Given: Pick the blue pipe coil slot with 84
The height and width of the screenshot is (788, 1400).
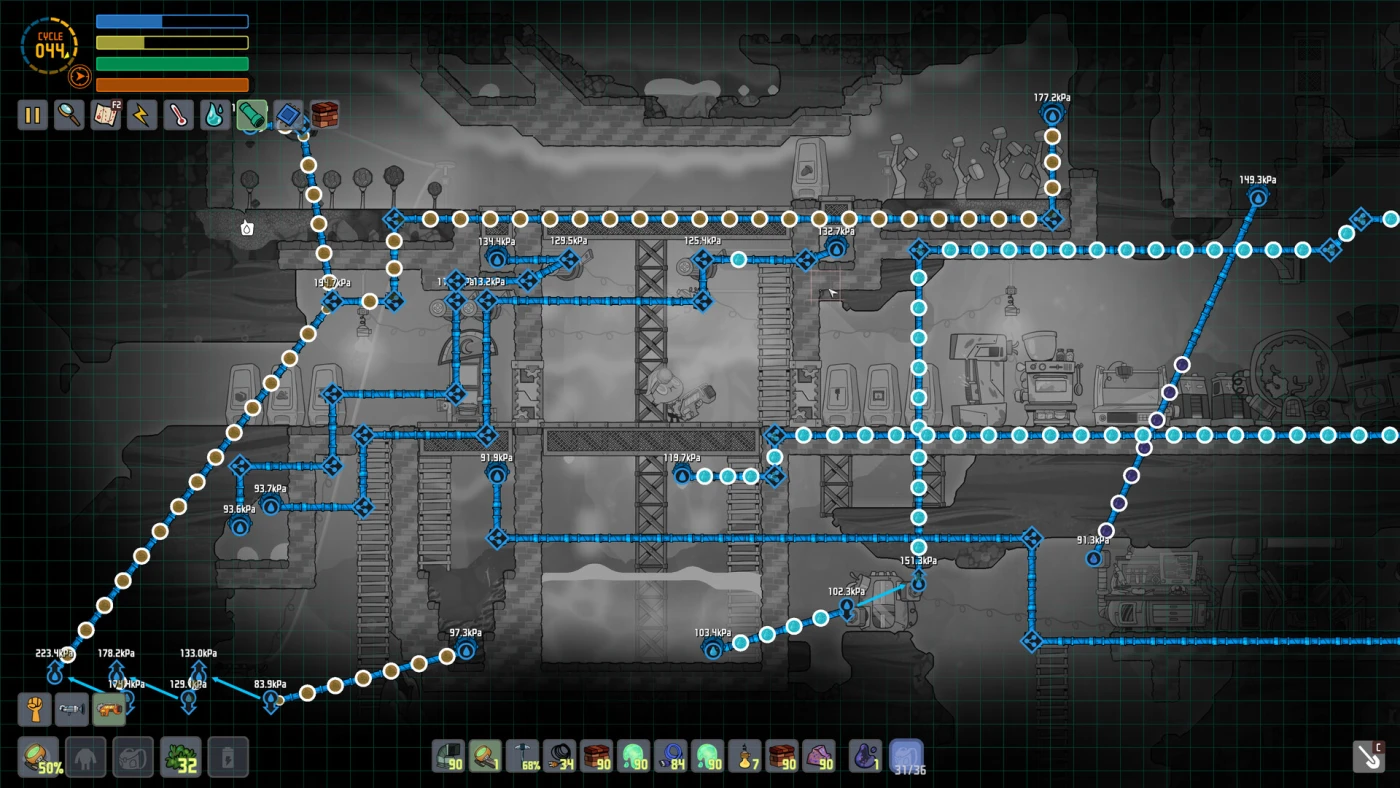Looking at the screenshot, I should (670, 756).
